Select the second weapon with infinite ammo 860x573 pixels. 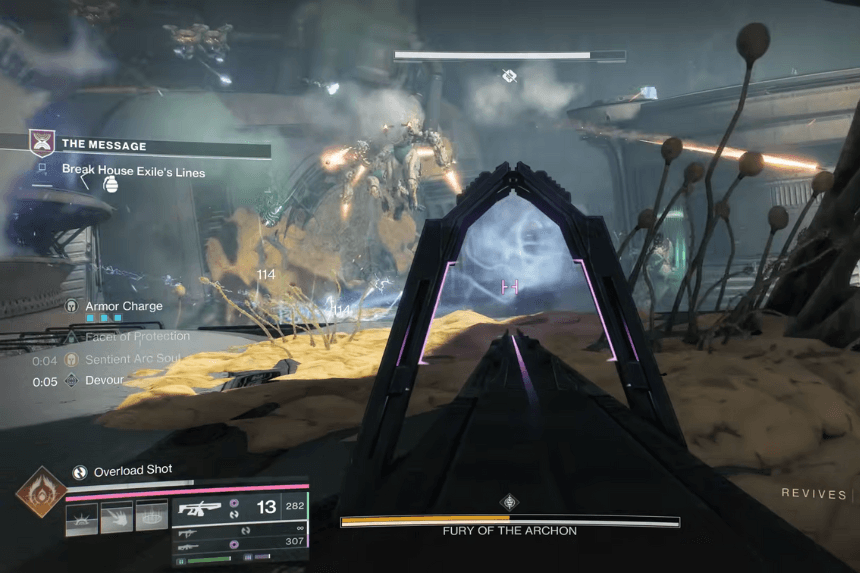pyautogui.click(x=188, y=533)
